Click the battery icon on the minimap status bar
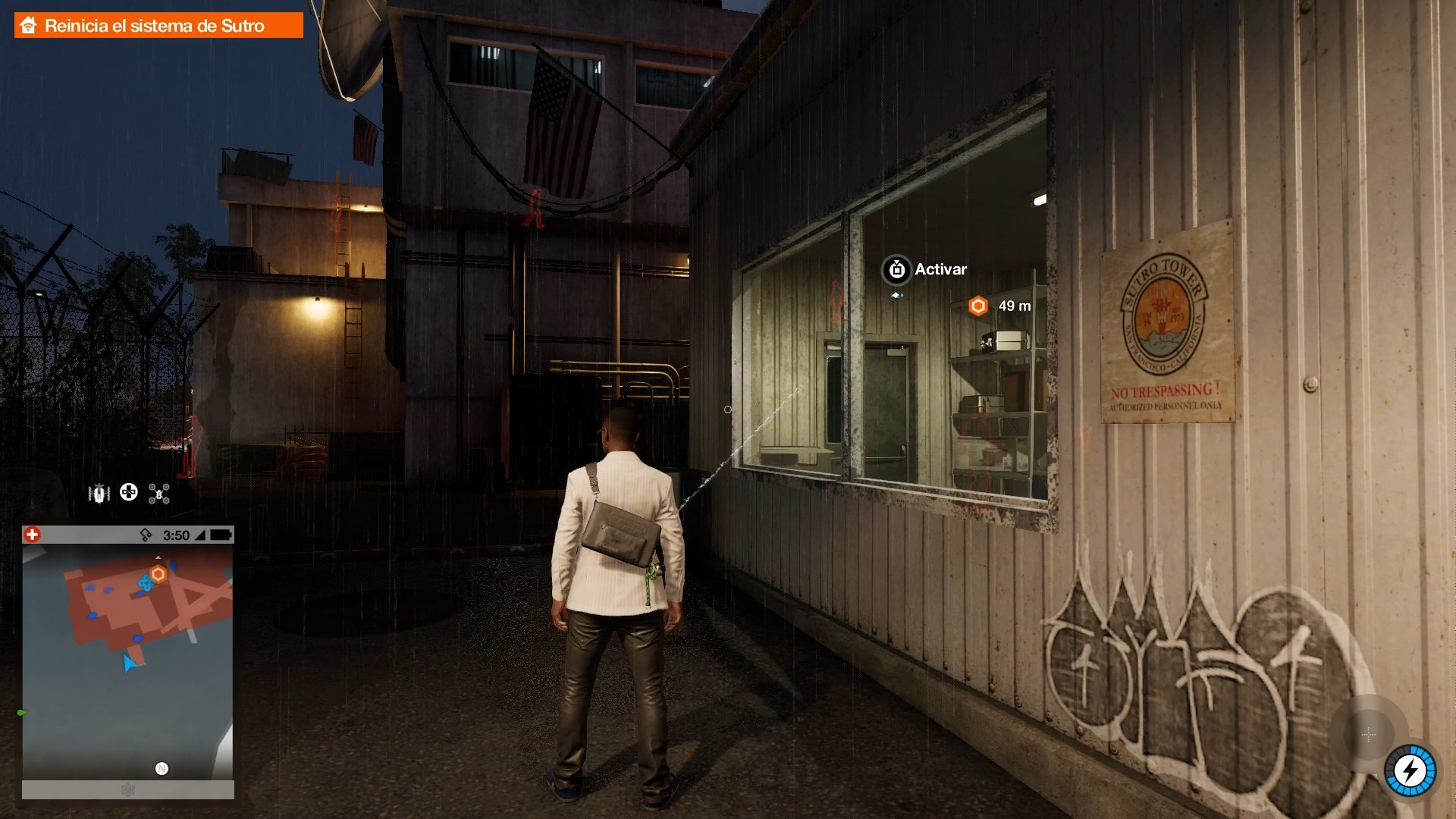 [x=222, y=535]
